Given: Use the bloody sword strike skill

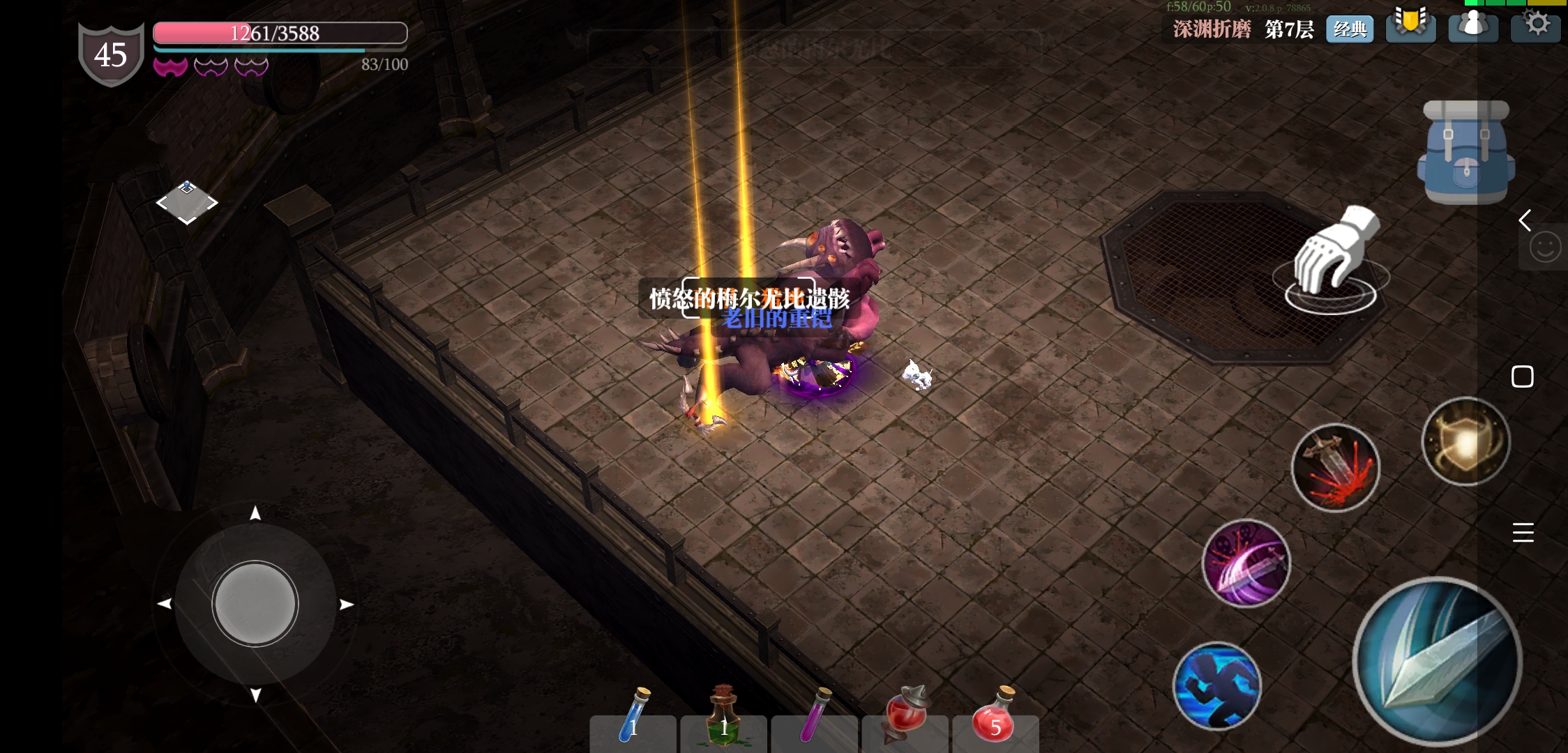Looking at the screenshot, I should tap(1335, 467).
